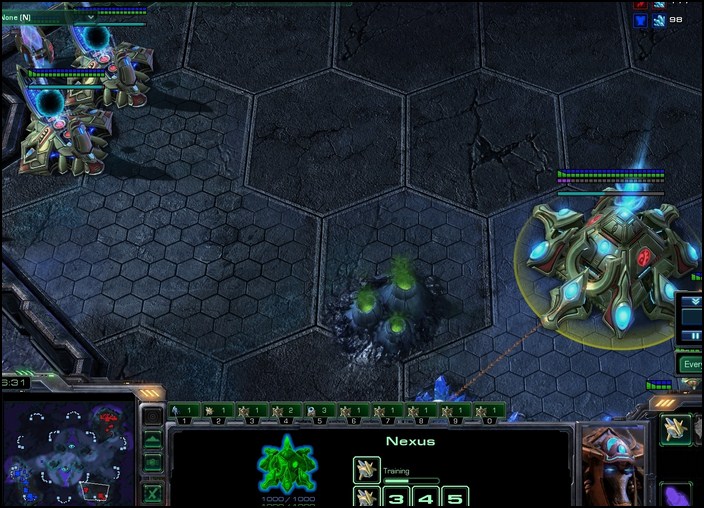Open the None (N) dropdown
The width and height of the screenshot is (704, 508).
[50, 16]
